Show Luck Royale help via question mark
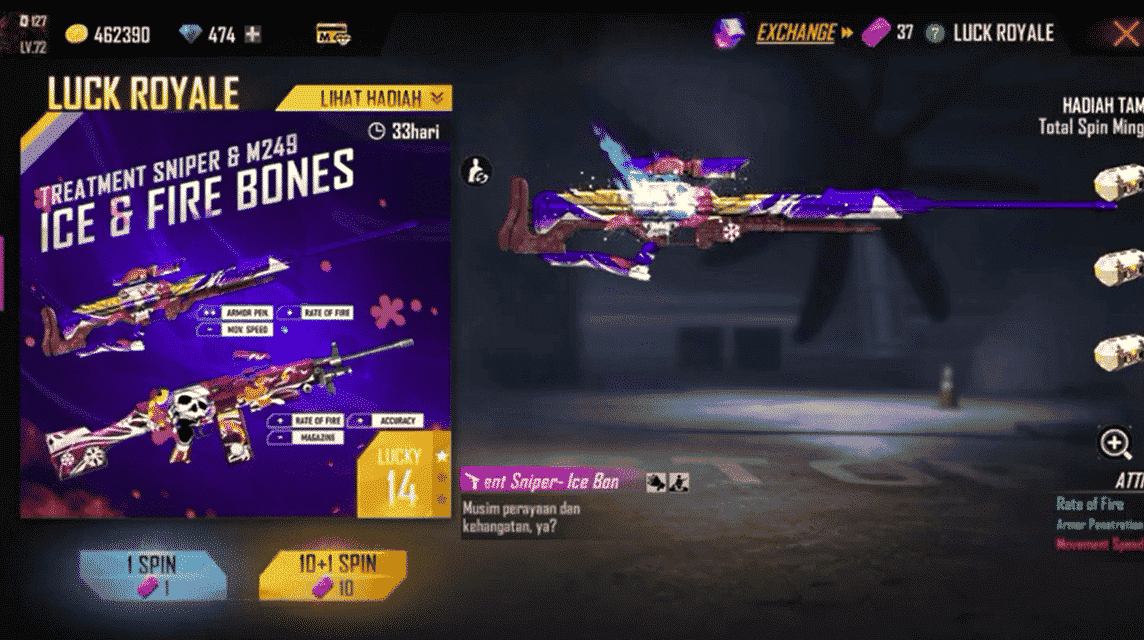 point(935,33)
